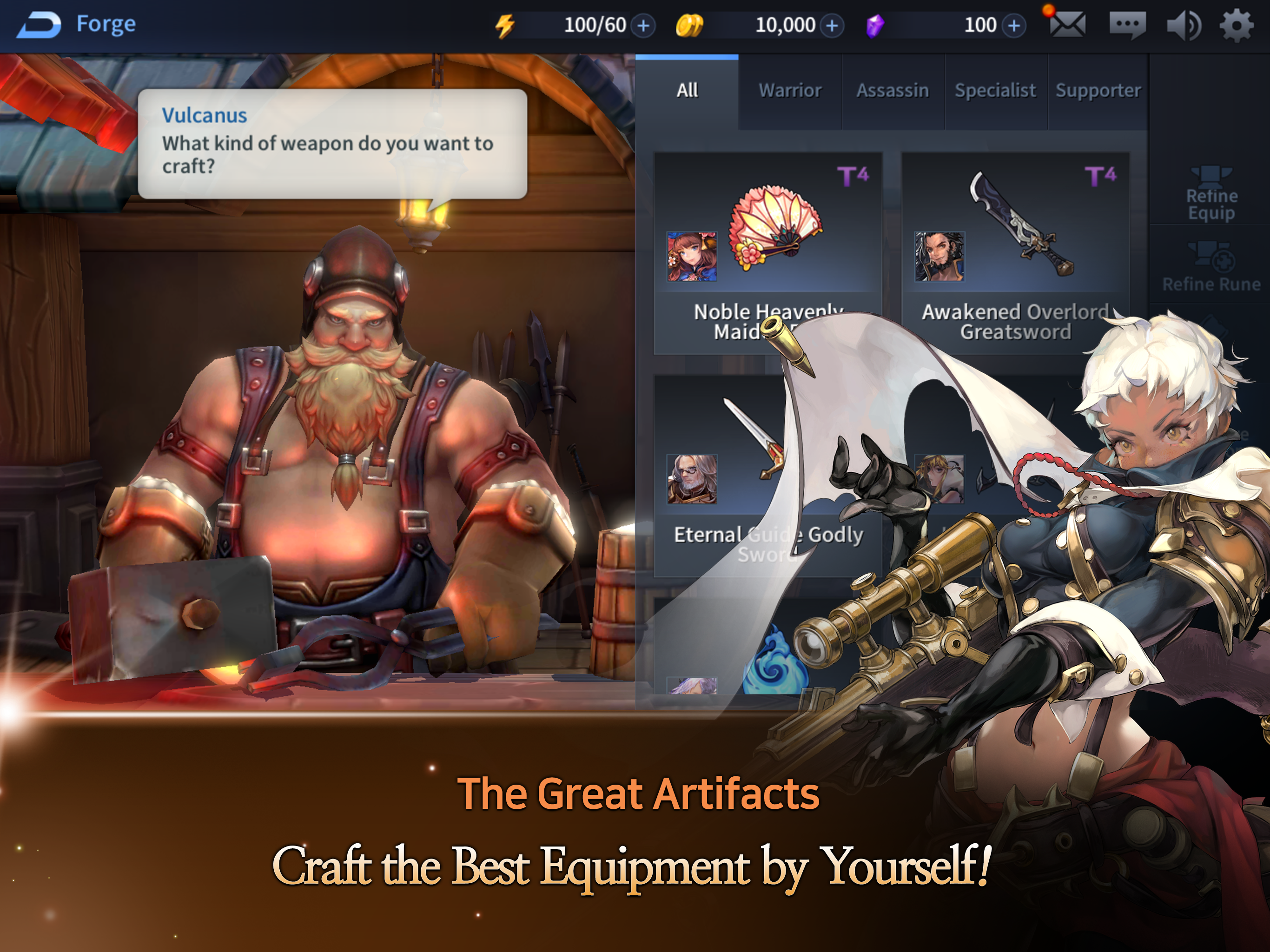Image resolution: width=1270 pixels, height=952 pixels.
Task: Select the Refine Equip anvil icon
Action: point(1211,190)
